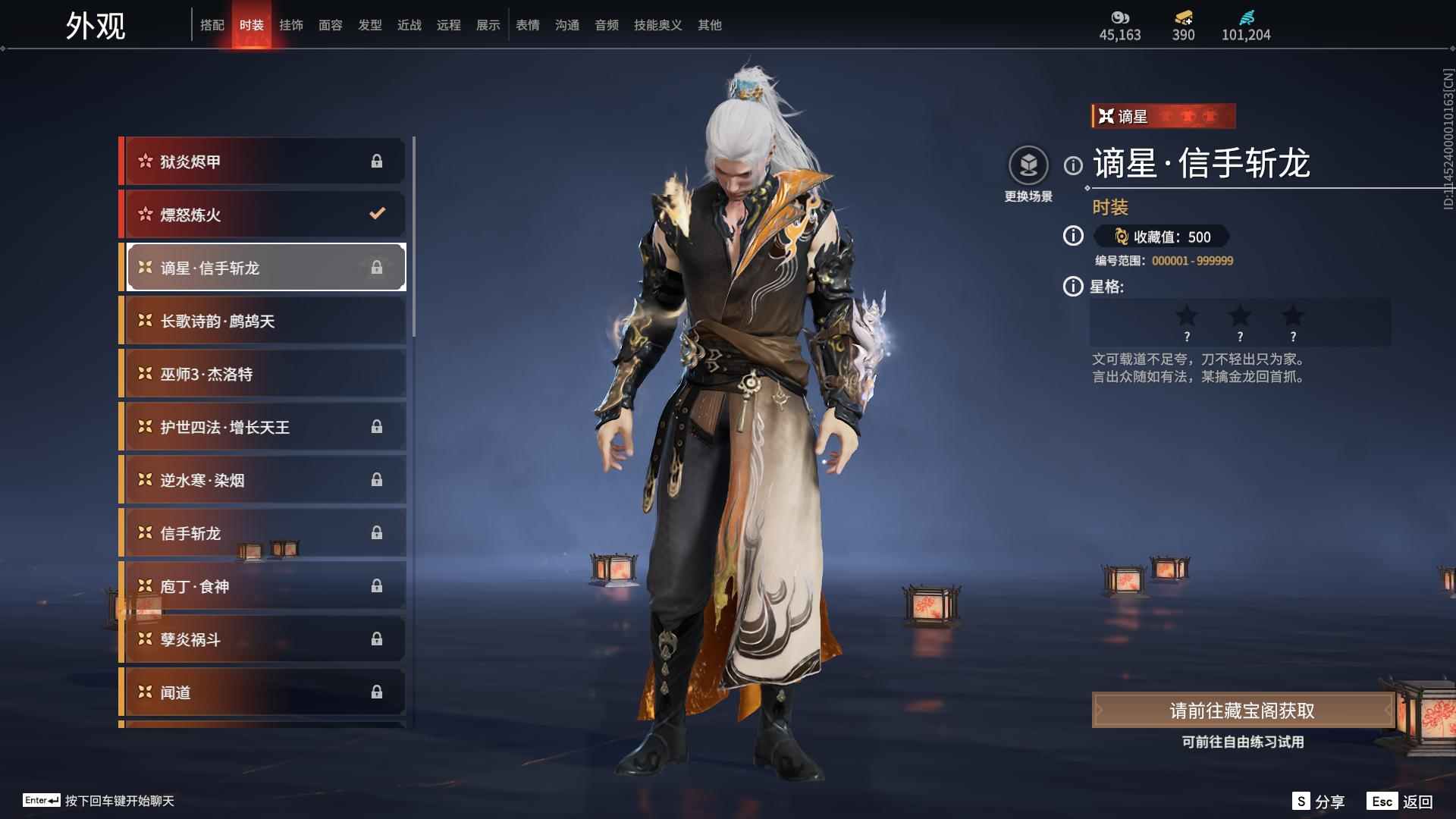Open the 其他 tab
This screenshot has height=819, width=1456.
[709, 25]
